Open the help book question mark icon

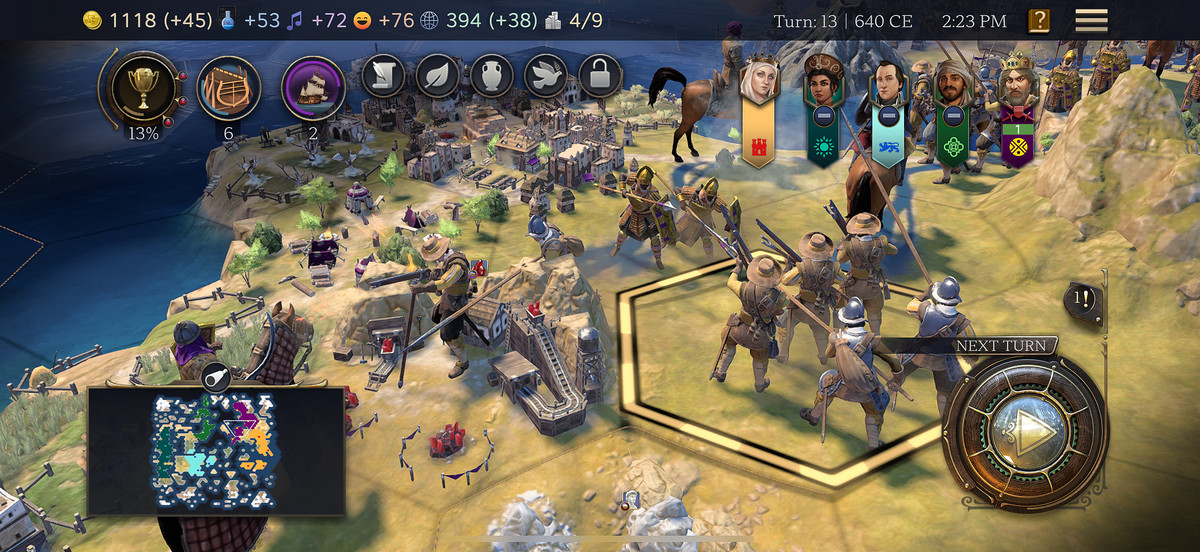point(1039,20)
